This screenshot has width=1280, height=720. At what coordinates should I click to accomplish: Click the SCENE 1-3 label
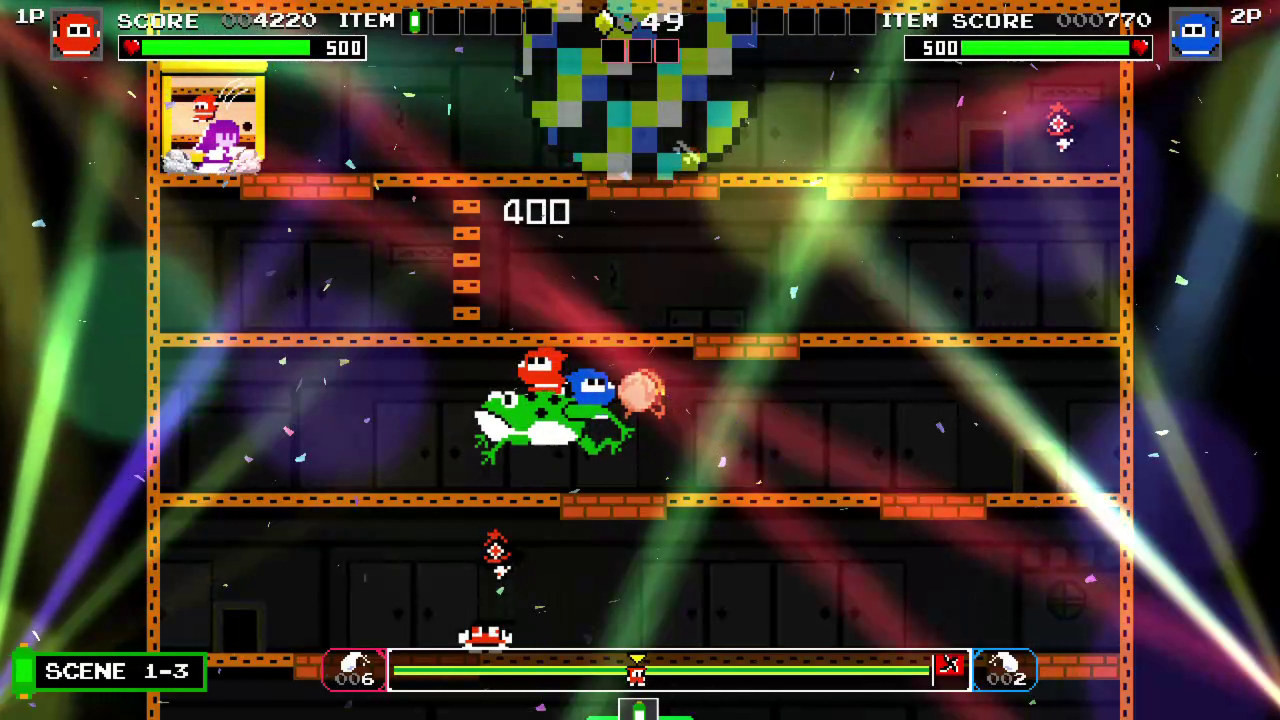(119, 671)
